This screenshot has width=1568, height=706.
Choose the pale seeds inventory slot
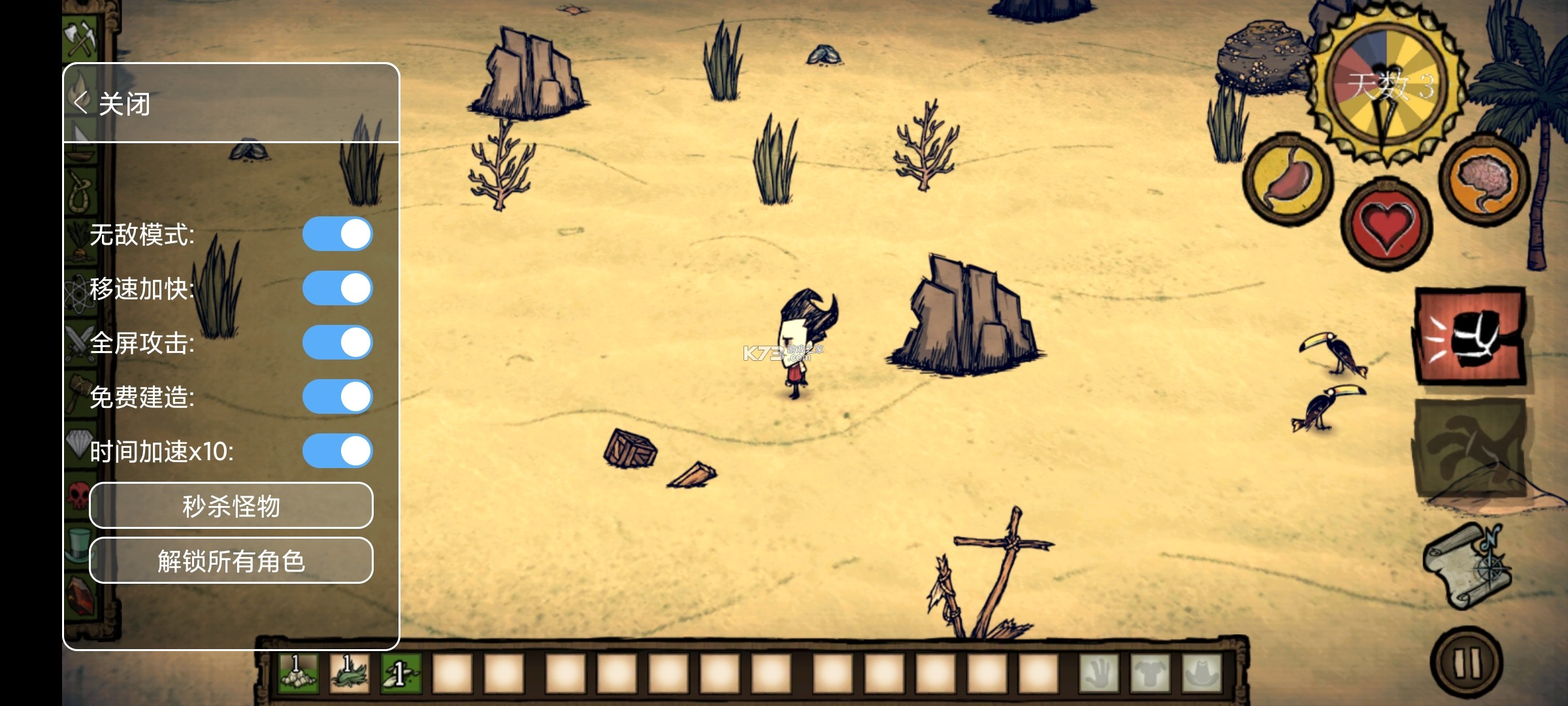tap(400, 673)
